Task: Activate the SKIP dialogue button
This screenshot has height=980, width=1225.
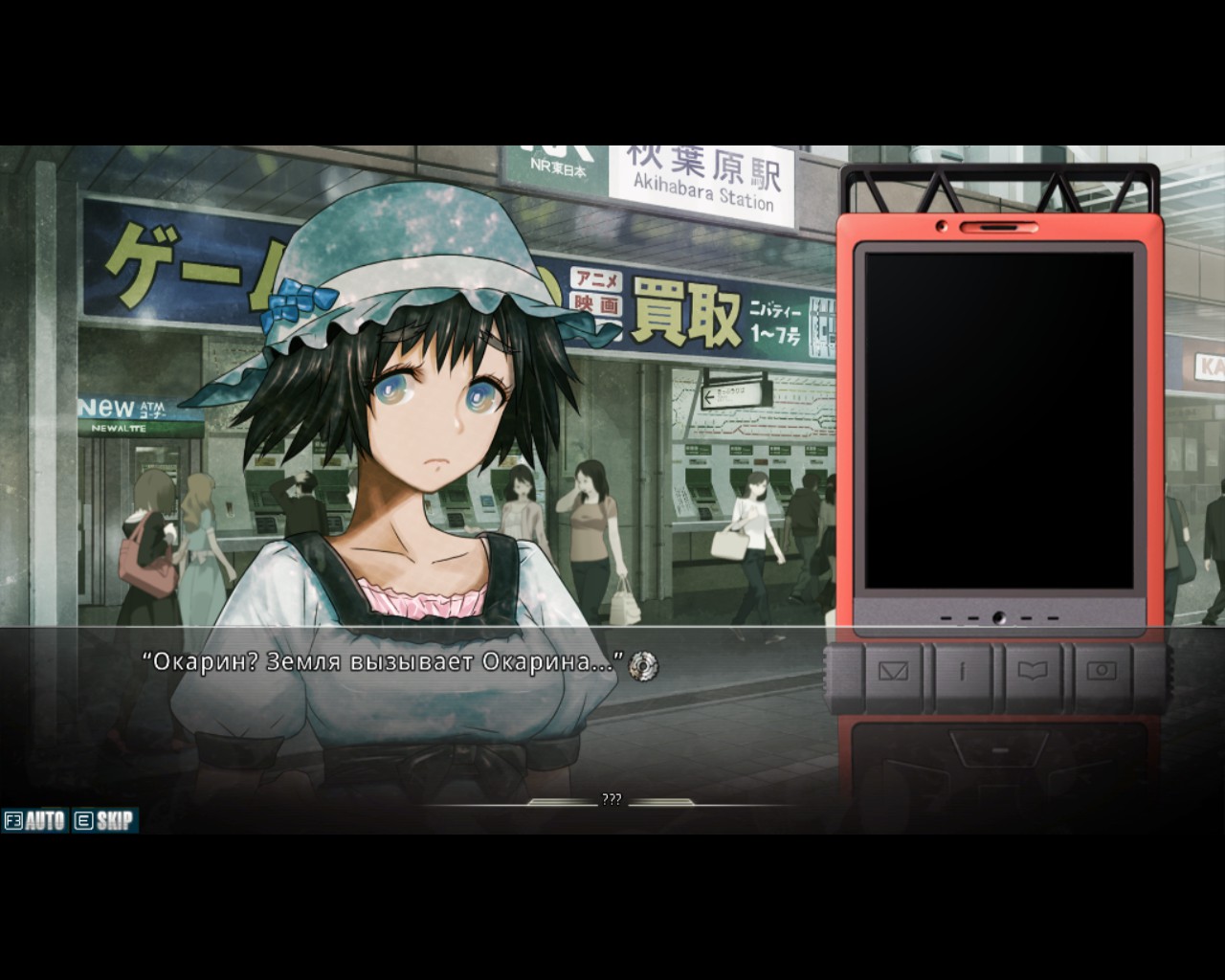Action: [x=105, y=820]
